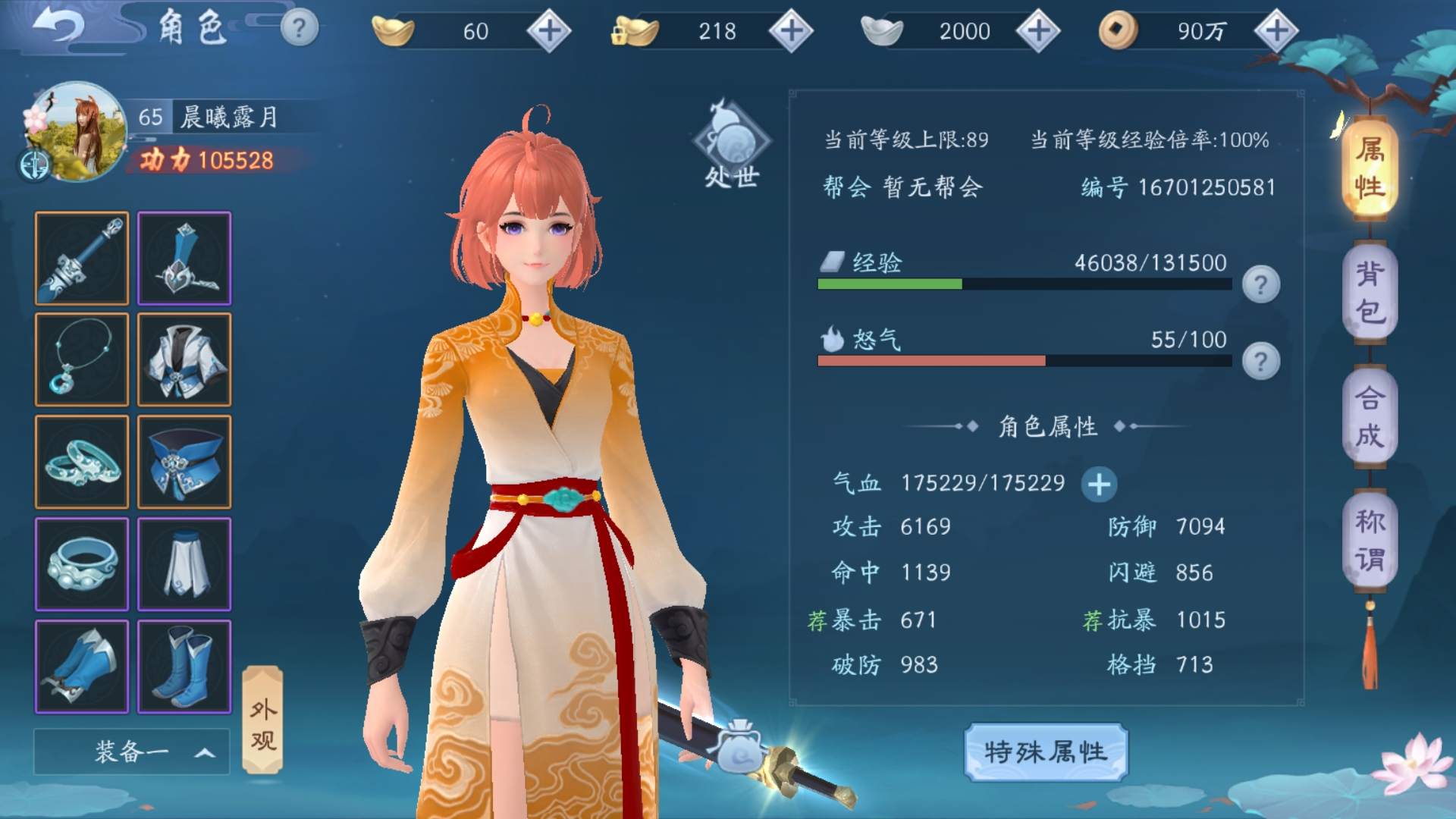Select the rings equipment slot
Screen dimensions: 1456x819
pyautogui.click(x=81, y=461)
